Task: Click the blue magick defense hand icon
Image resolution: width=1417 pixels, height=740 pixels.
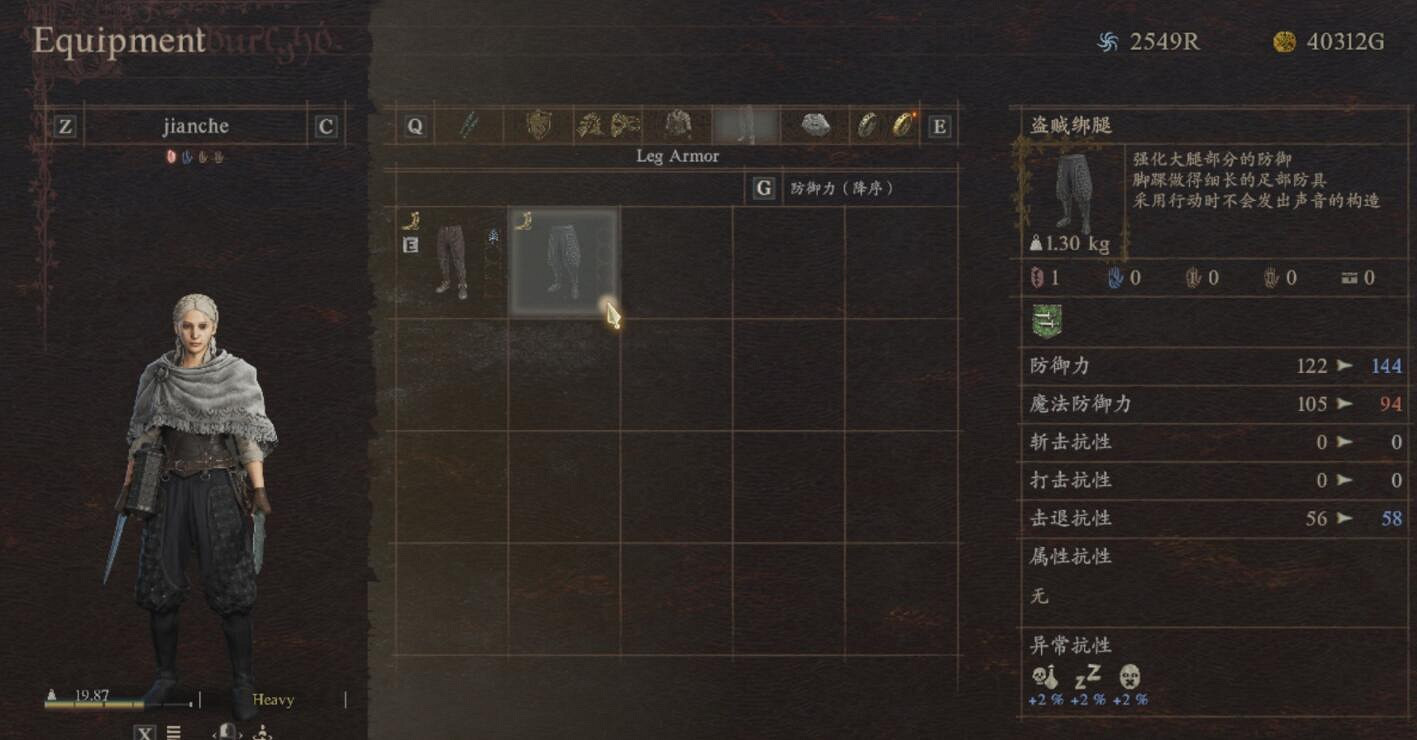Action: coord(1115,277)
